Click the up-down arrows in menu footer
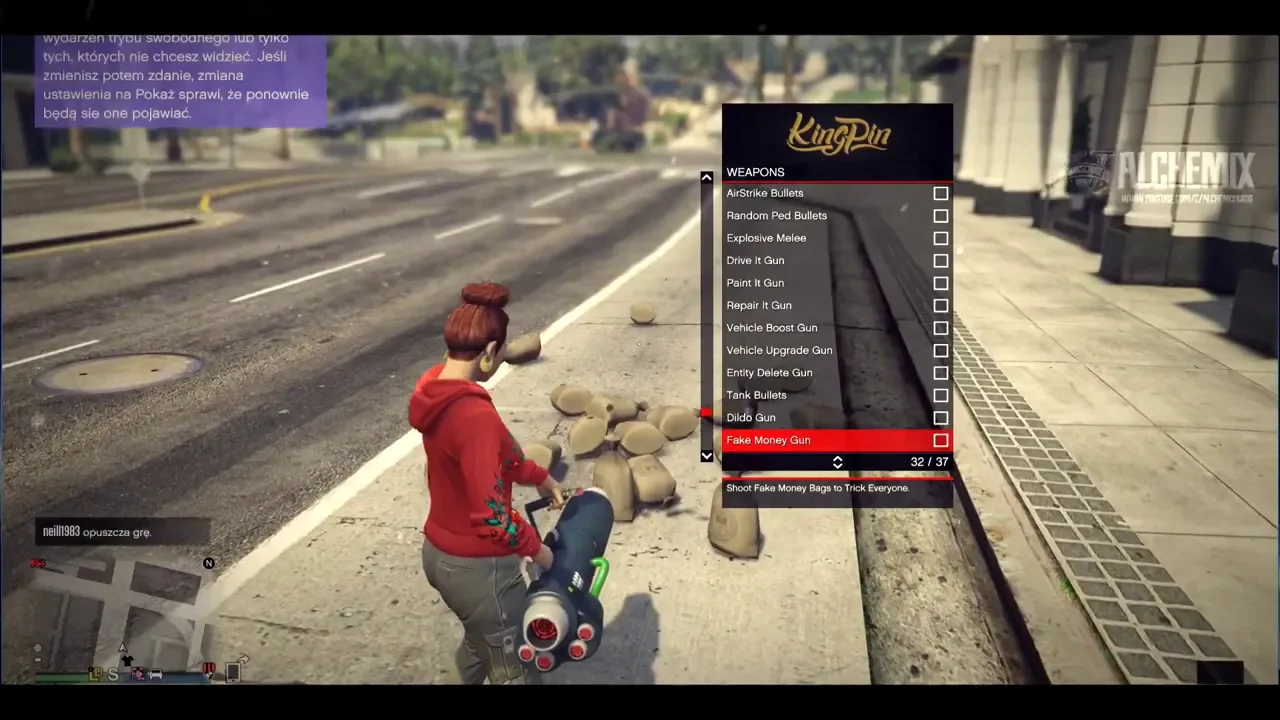1280x720 pixels. [838, 462]
